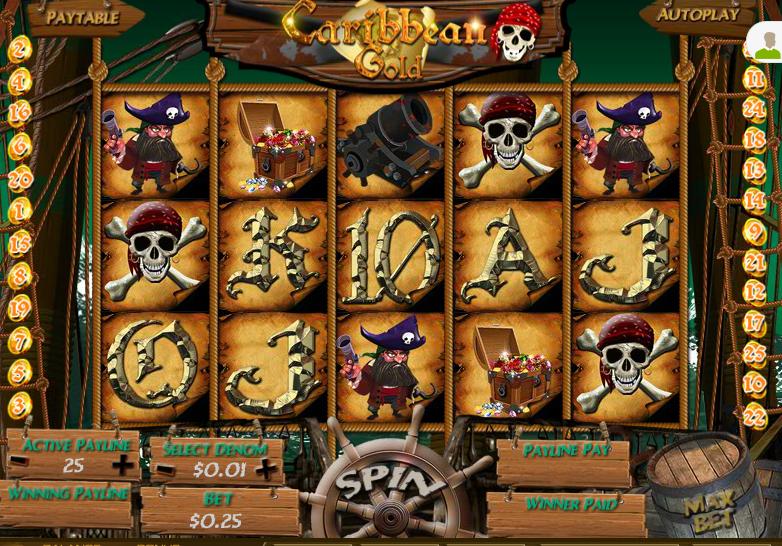Select payline marker number 16
This screenshot has width=782, height=546.
[20, 113]
